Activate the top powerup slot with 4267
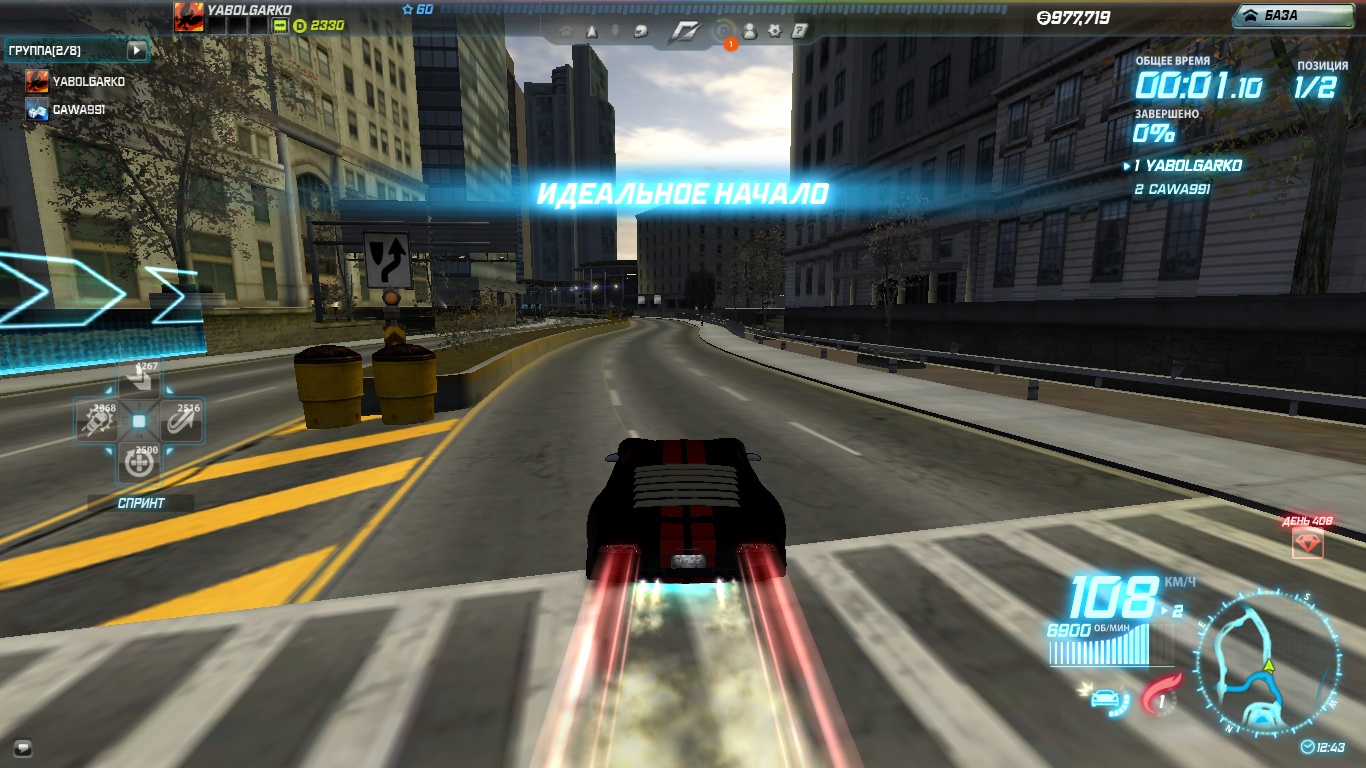 pos(139,381)
